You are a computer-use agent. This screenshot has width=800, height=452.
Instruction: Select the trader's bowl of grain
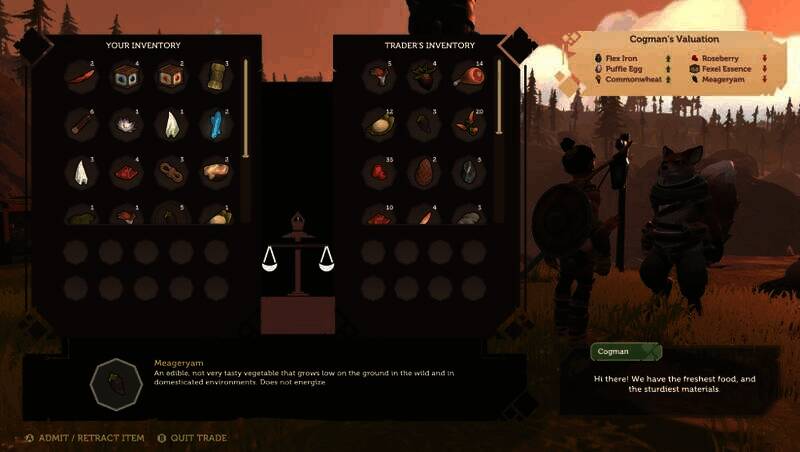(380, 123)
